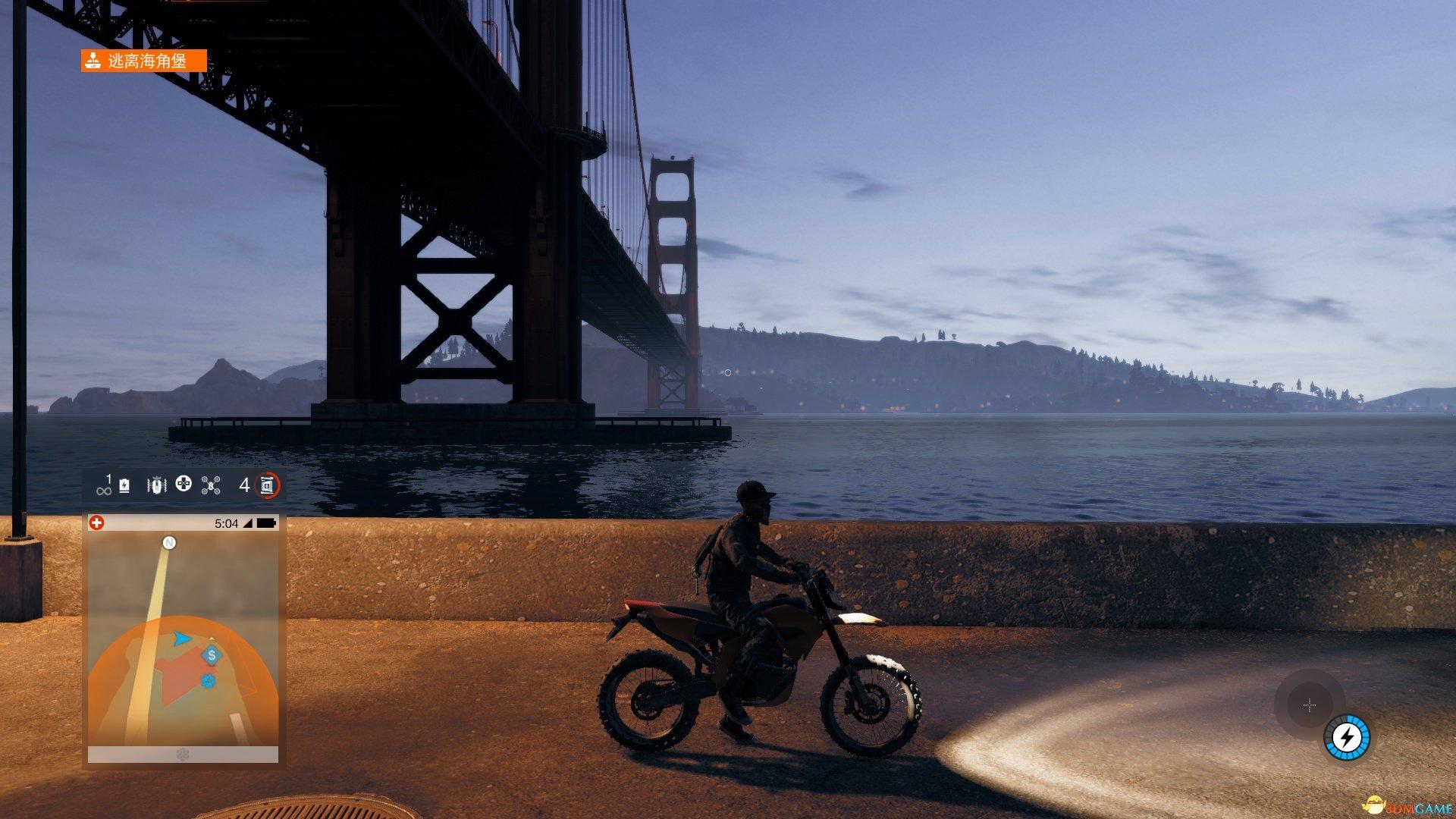Click the red health cross icon
Image resolution: width=1456 pixels, height=819 pixels.
click(97, 523)
